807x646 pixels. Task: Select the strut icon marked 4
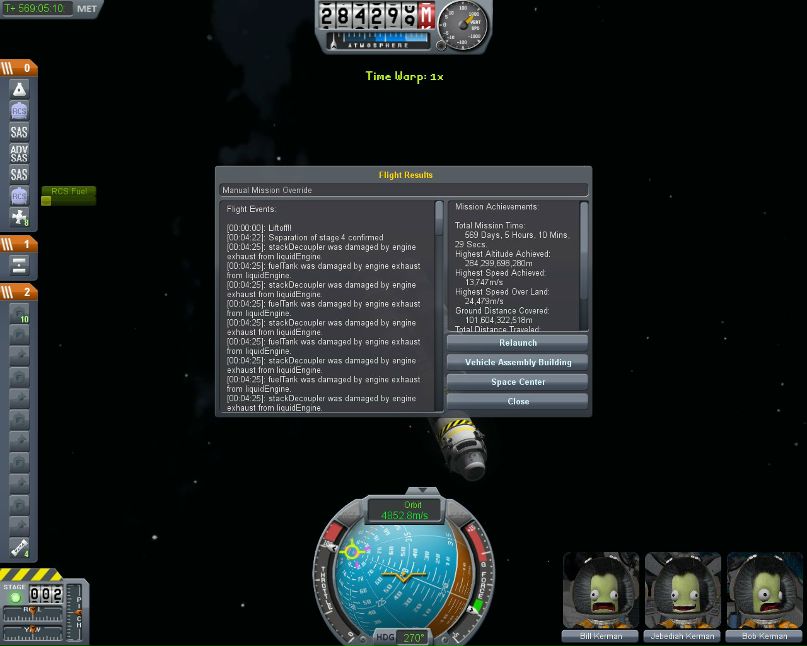click(19, 547)
